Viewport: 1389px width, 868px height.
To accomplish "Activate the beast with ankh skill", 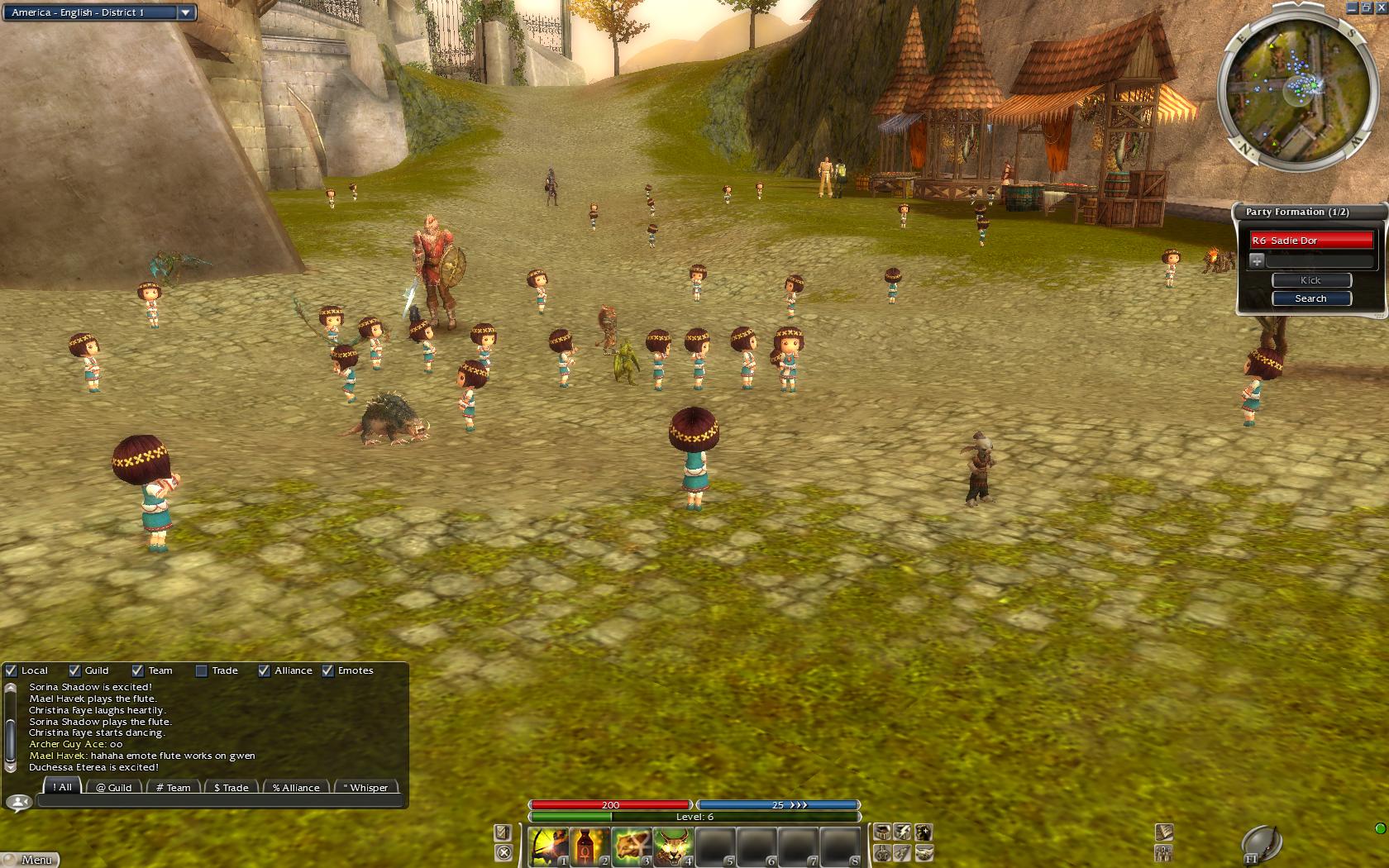I will (x=631, y=847).
